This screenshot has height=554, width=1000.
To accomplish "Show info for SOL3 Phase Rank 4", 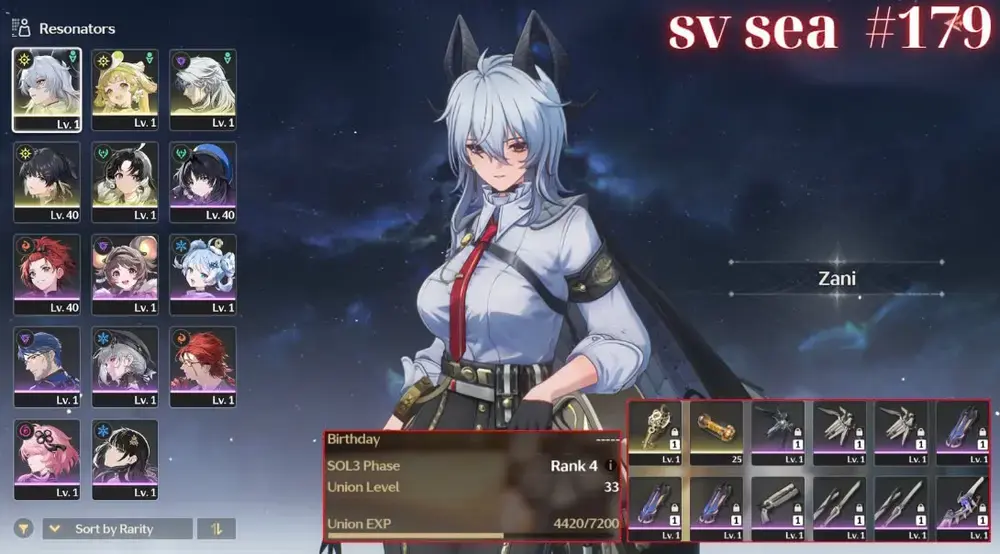I will point(610,466).
